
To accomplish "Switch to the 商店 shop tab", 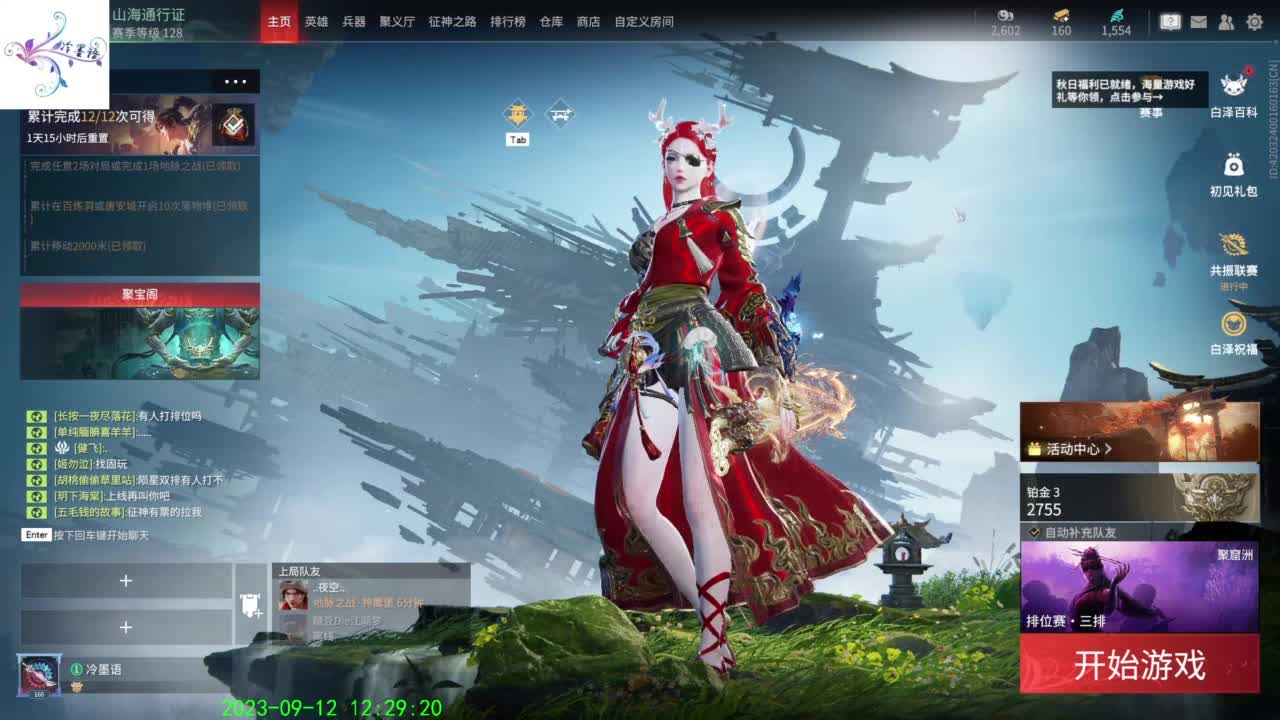I will click(x=586, y=21).
